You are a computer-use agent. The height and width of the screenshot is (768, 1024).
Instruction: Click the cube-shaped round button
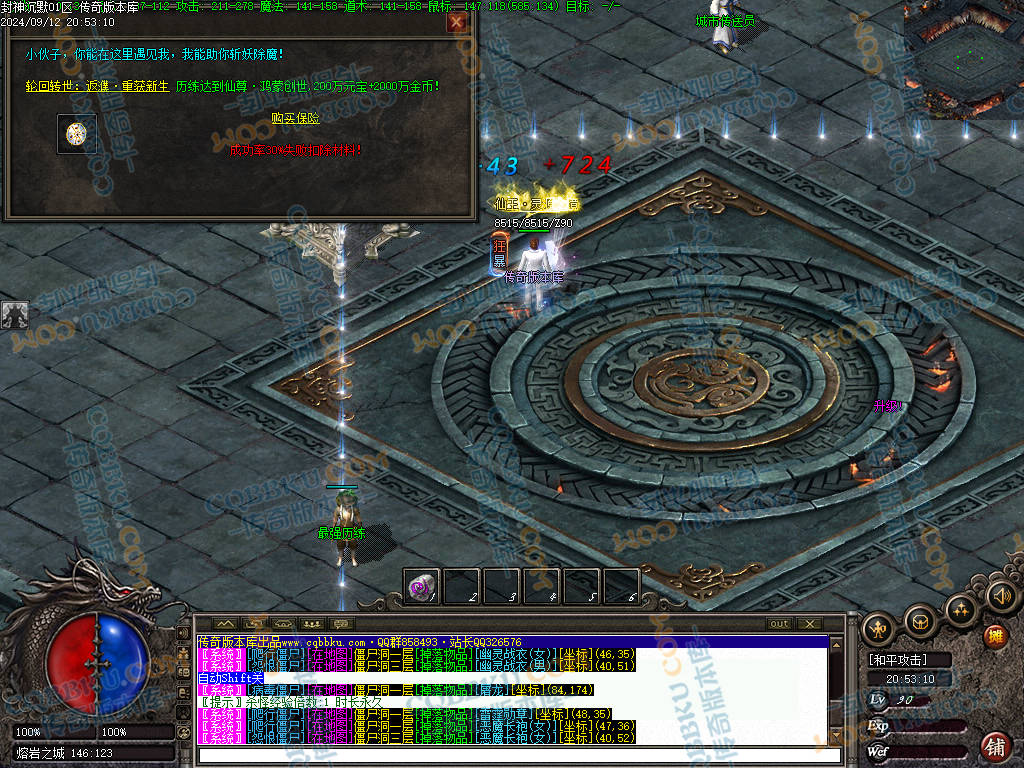pyautogui.click(x=920, y=620)
